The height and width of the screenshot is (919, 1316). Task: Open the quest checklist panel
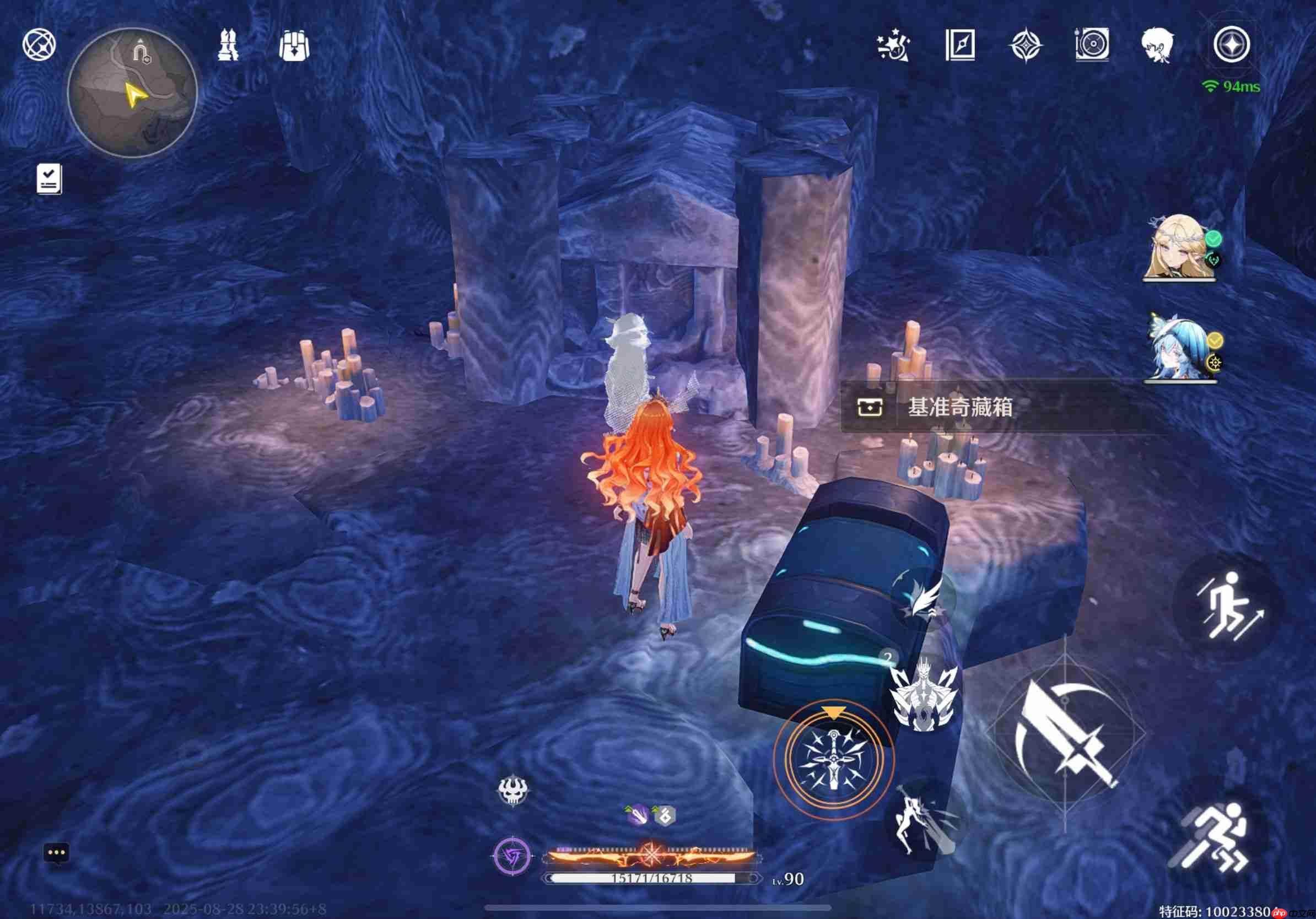pyautogui.click(x=49, y=179)
